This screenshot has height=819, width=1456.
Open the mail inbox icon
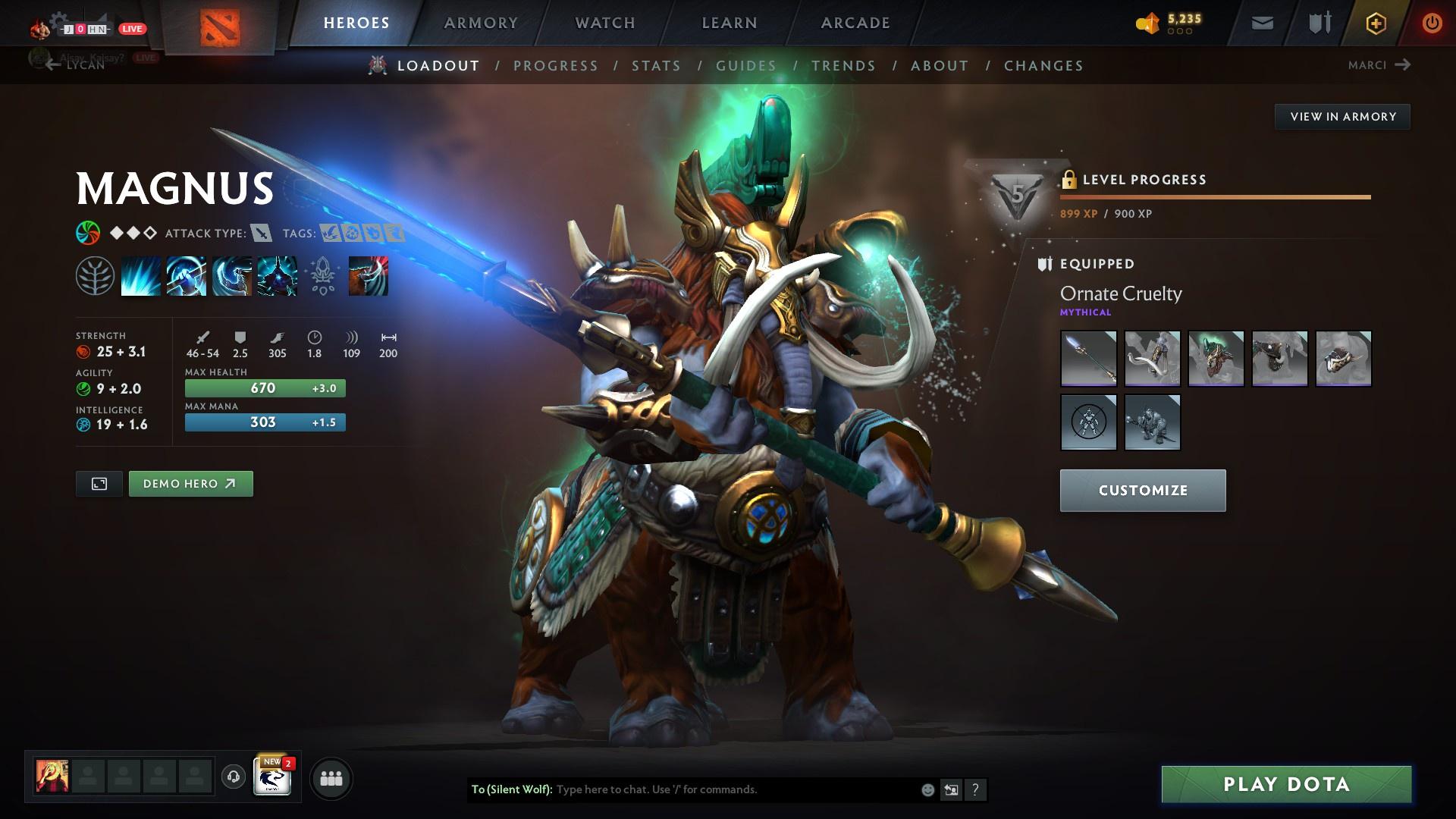1262,23
